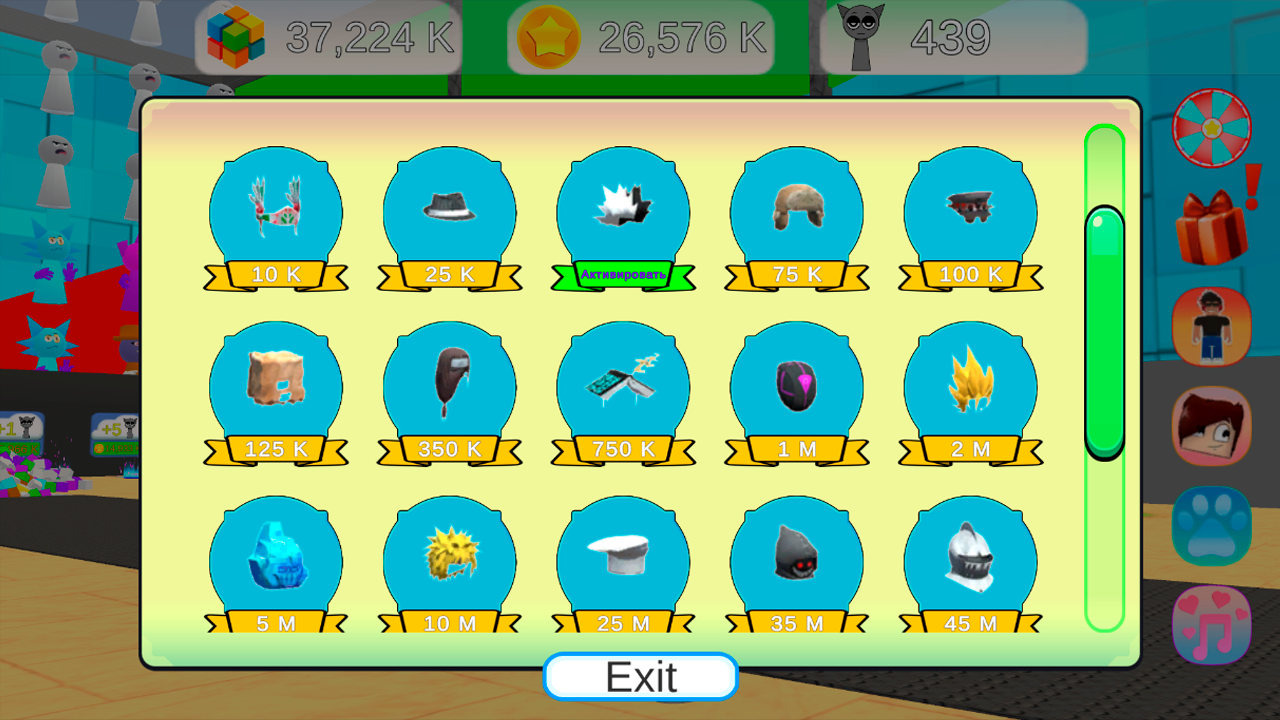Click the rainbow cube currency icon
Screen dimensions: 1280x720
pyautogui.click(x=237, y=38)
